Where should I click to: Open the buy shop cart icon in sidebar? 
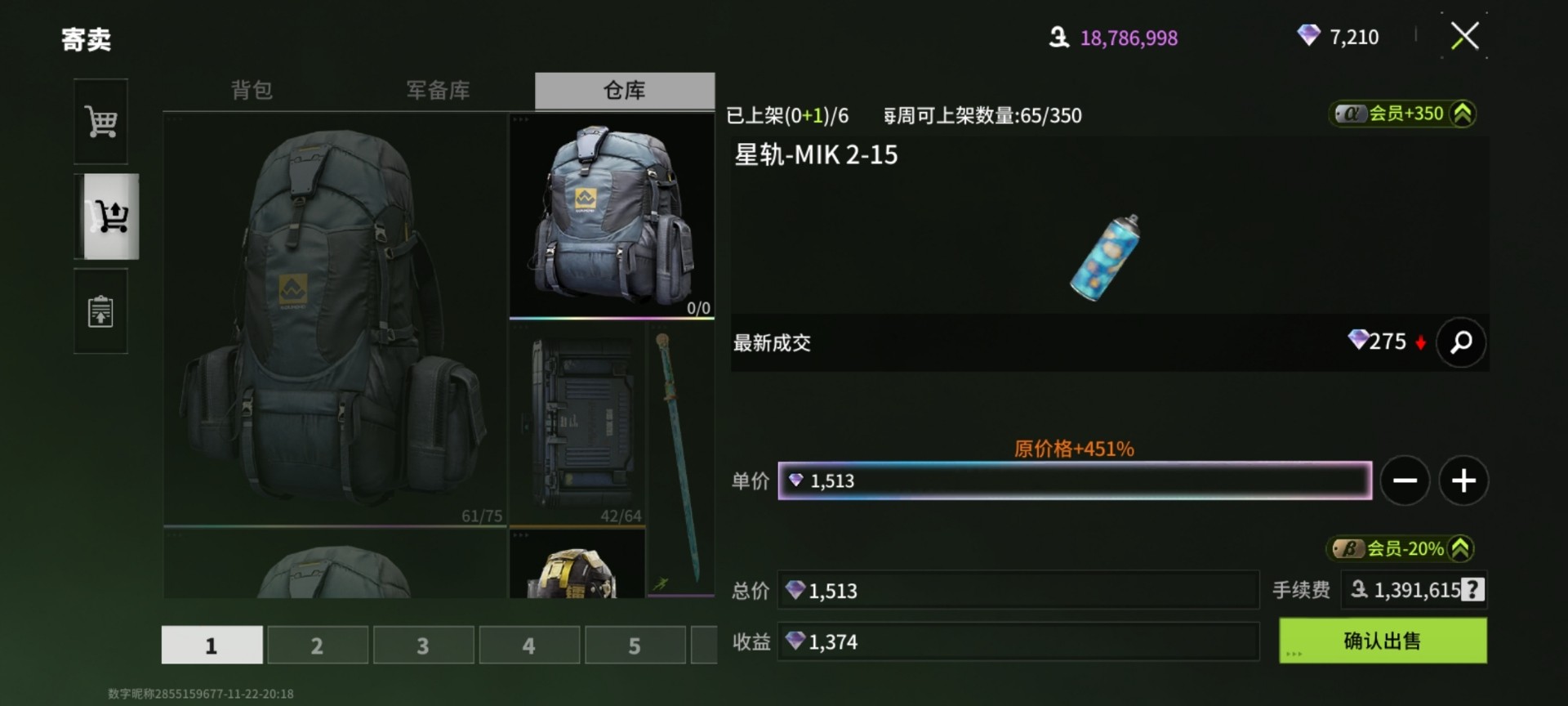coord(100,121)
